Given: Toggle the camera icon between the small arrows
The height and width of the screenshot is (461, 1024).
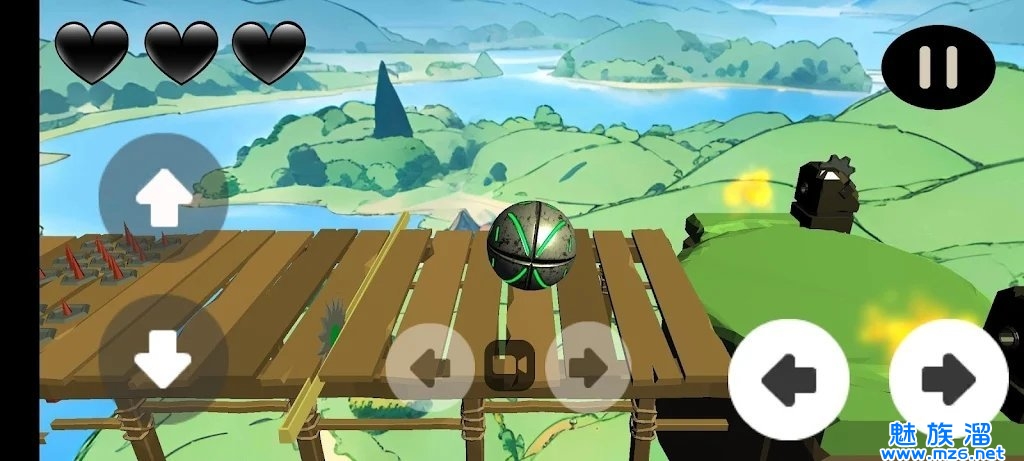Looking at the screenshot, I should pyautogui.click(x=509, y=366).
